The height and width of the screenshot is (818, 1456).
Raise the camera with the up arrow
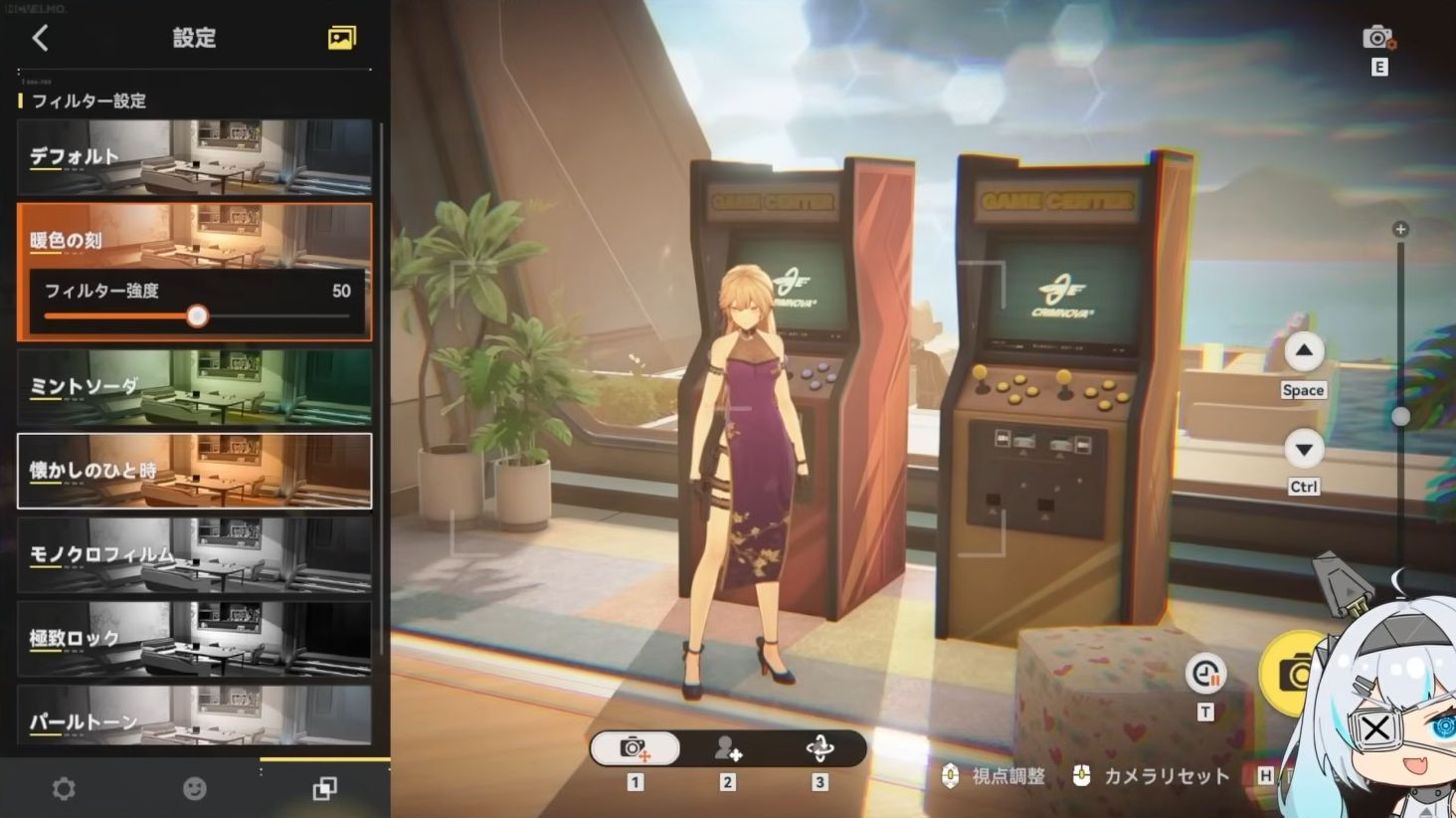point(1303,351)
